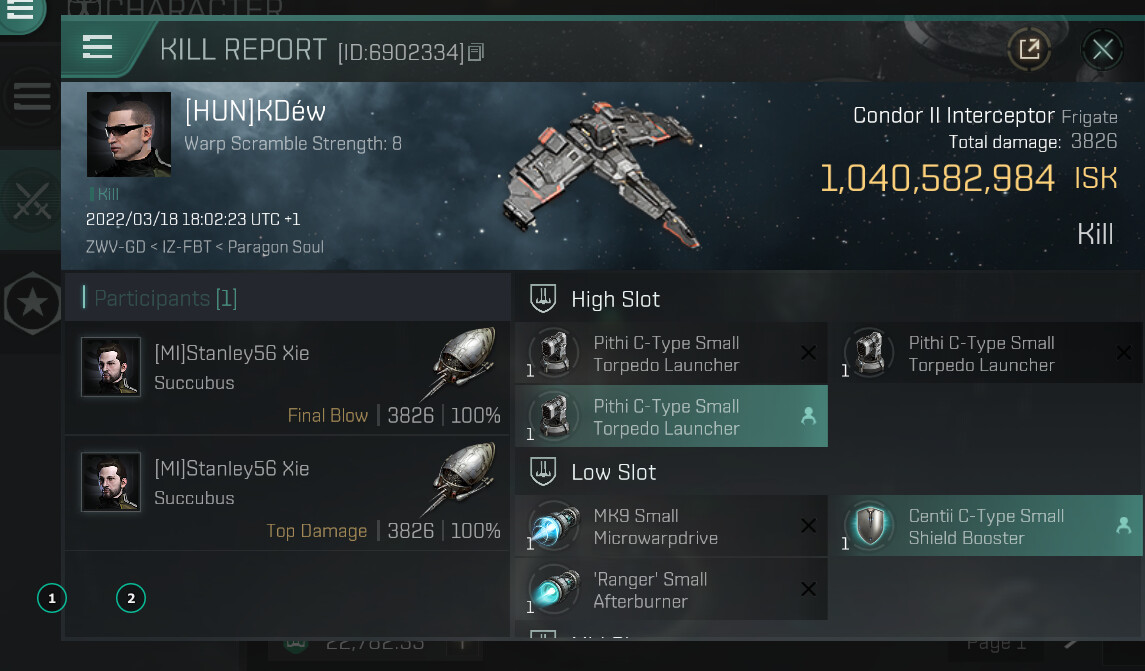Share the kill report via export icon

[1028, 49]
